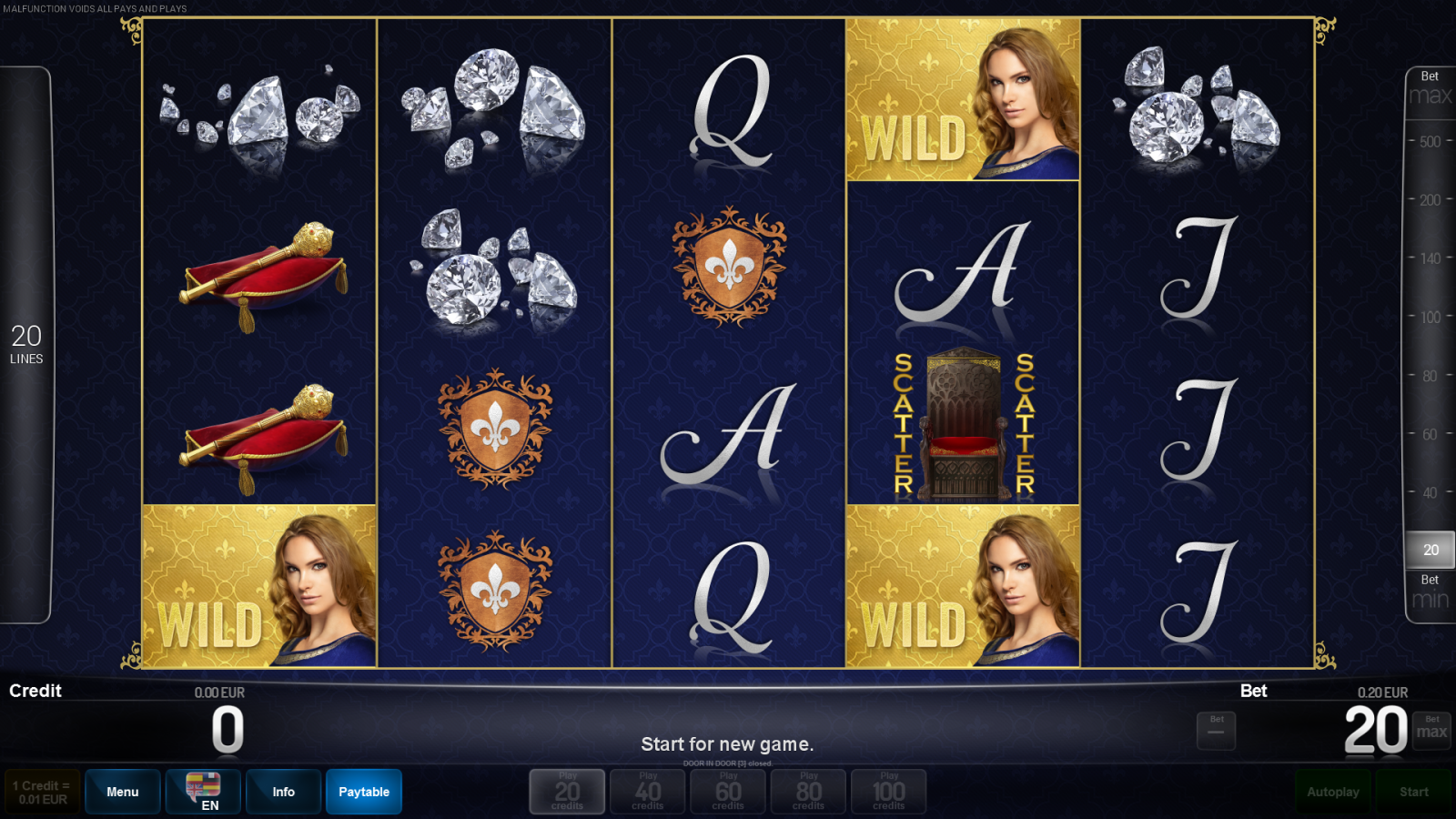Choose Play 100 credits
The height and width of the screenshot is (819, 1456).
pyautogui.click(x=888, y=791)
